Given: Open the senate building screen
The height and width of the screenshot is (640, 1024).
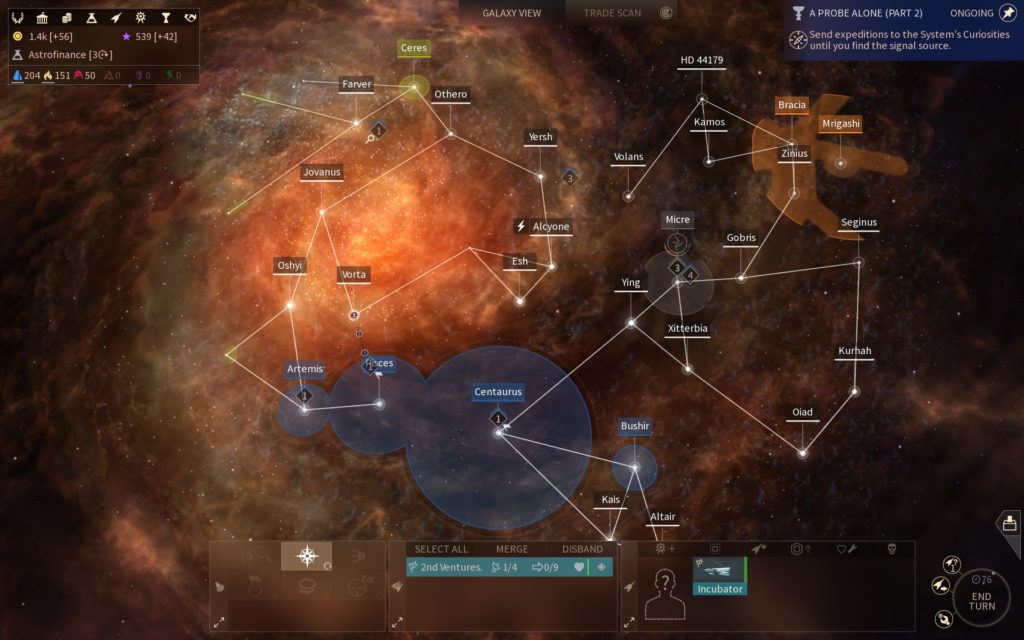Looking at the screenshot, I should click(x=42, y=18).
